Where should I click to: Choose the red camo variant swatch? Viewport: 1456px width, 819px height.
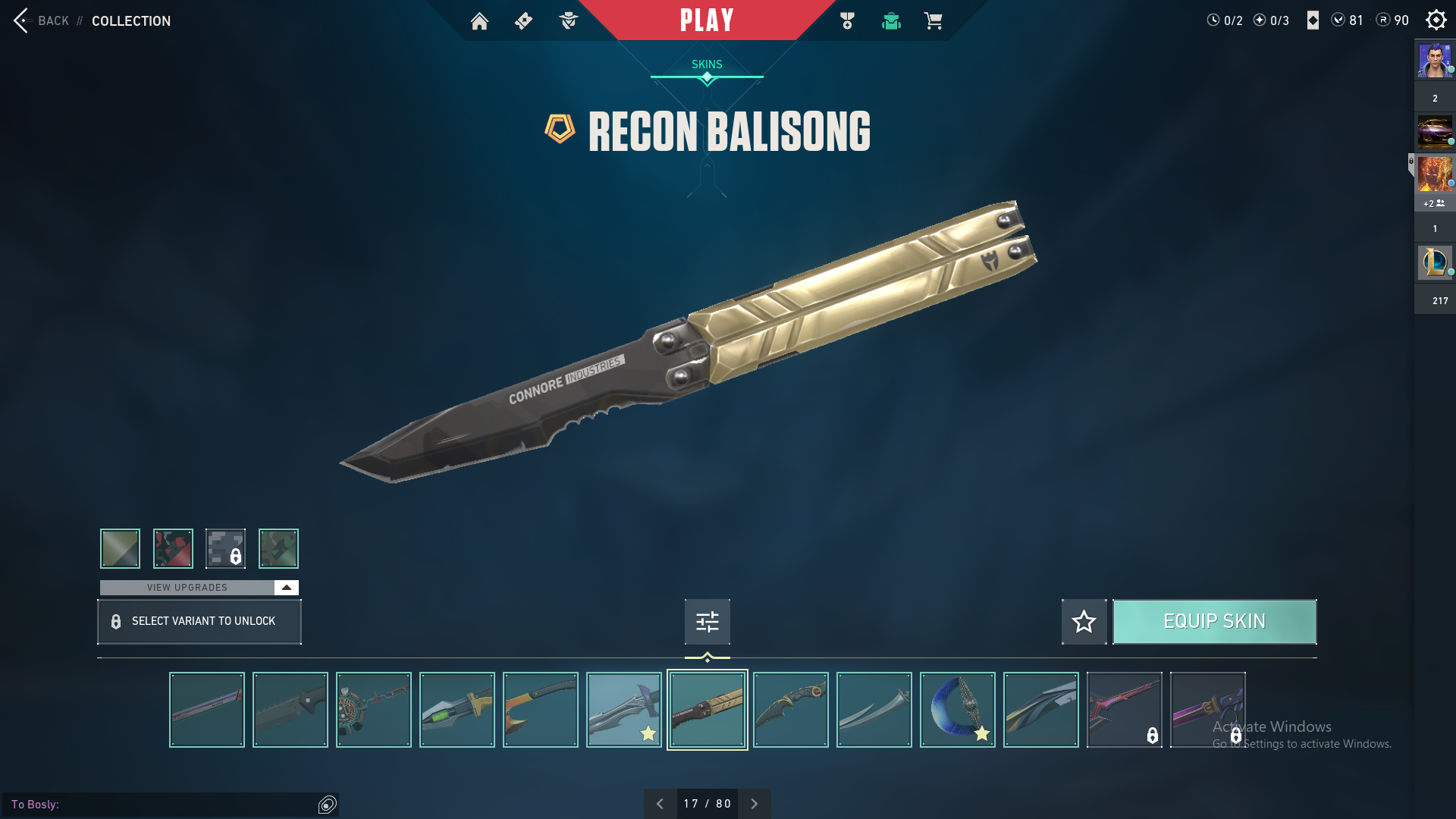[173, 548]
